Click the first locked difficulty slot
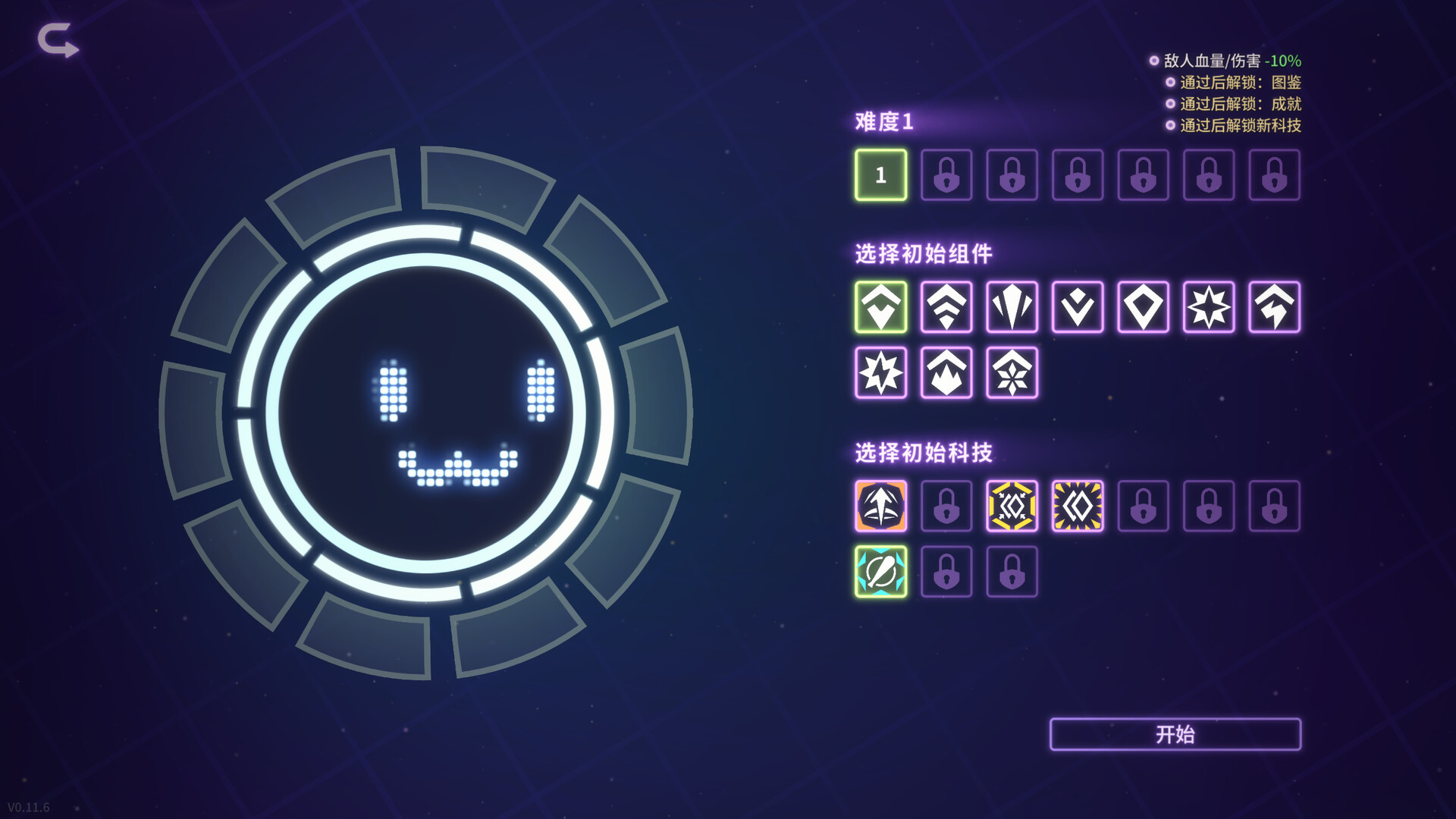Screen dimensions: 1456x819 point(946,175)
